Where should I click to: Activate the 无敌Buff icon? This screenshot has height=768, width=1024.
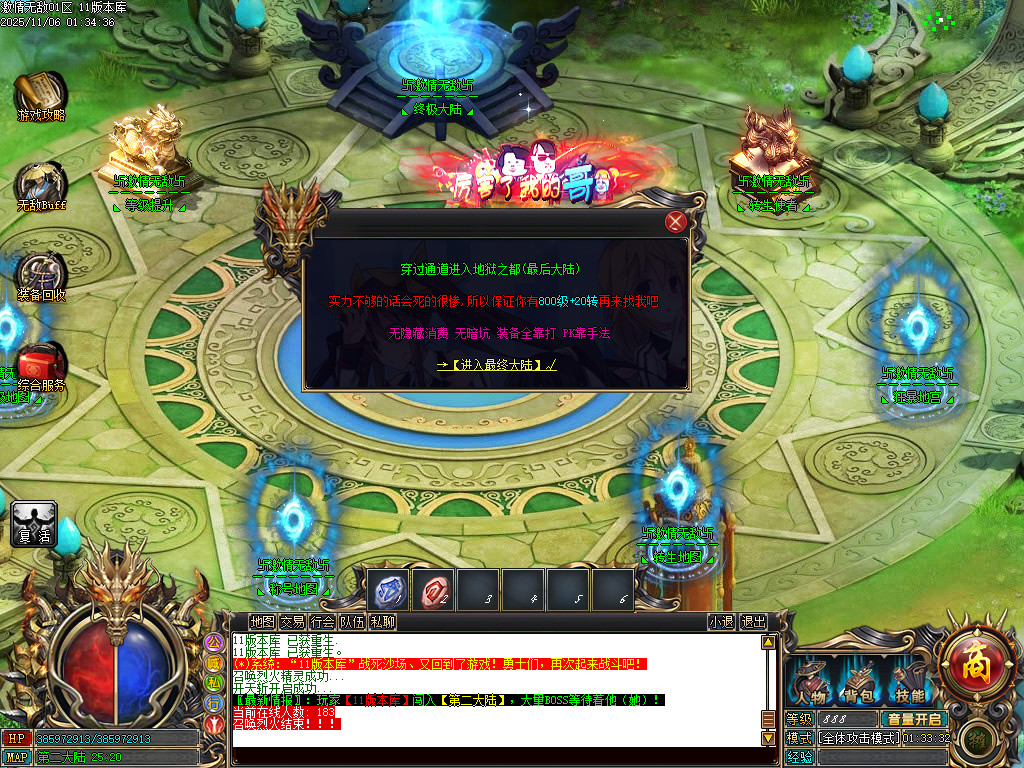pyautogui.click(x=40, y=186)
